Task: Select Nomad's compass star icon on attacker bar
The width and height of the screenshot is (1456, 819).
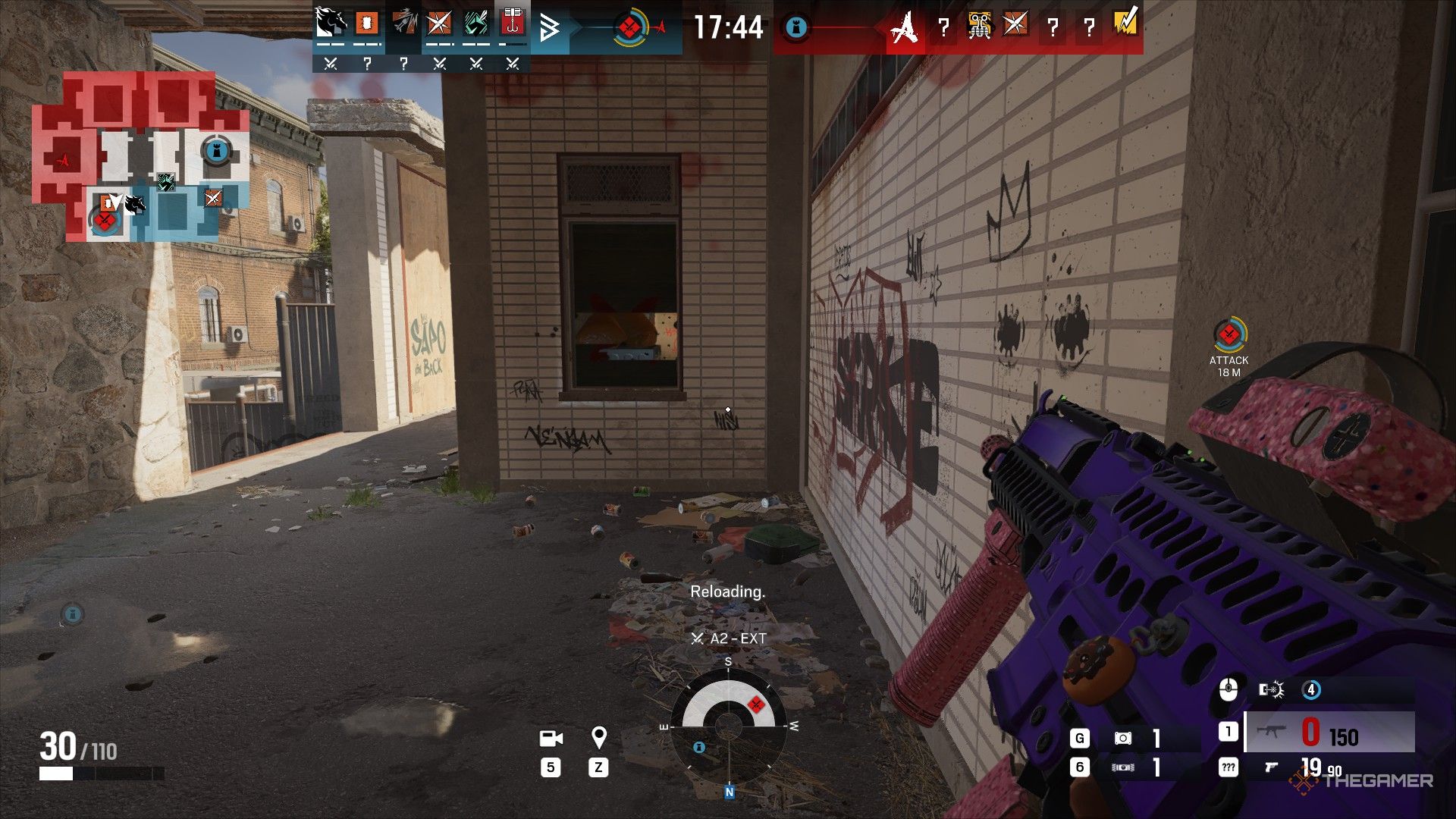Action: pyautogui.click(x=438, y=23)
